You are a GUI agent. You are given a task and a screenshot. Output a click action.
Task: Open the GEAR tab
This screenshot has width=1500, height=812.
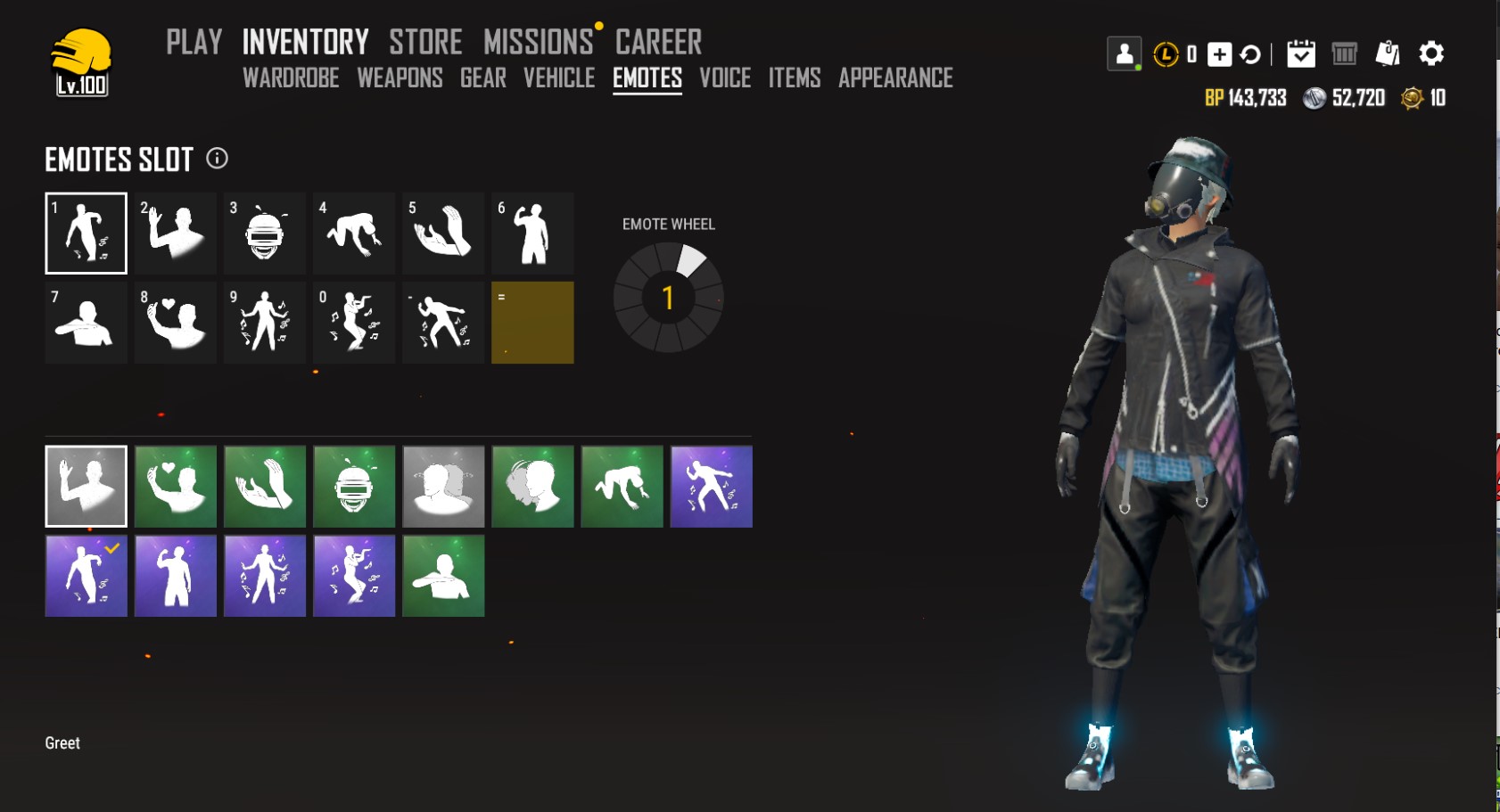click(483, 78)
